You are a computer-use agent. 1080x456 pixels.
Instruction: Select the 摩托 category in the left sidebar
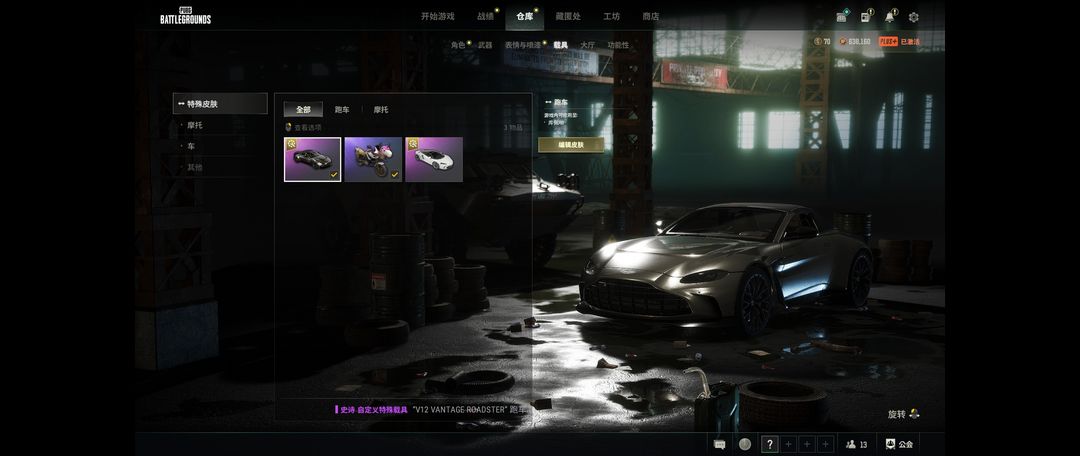196,125
